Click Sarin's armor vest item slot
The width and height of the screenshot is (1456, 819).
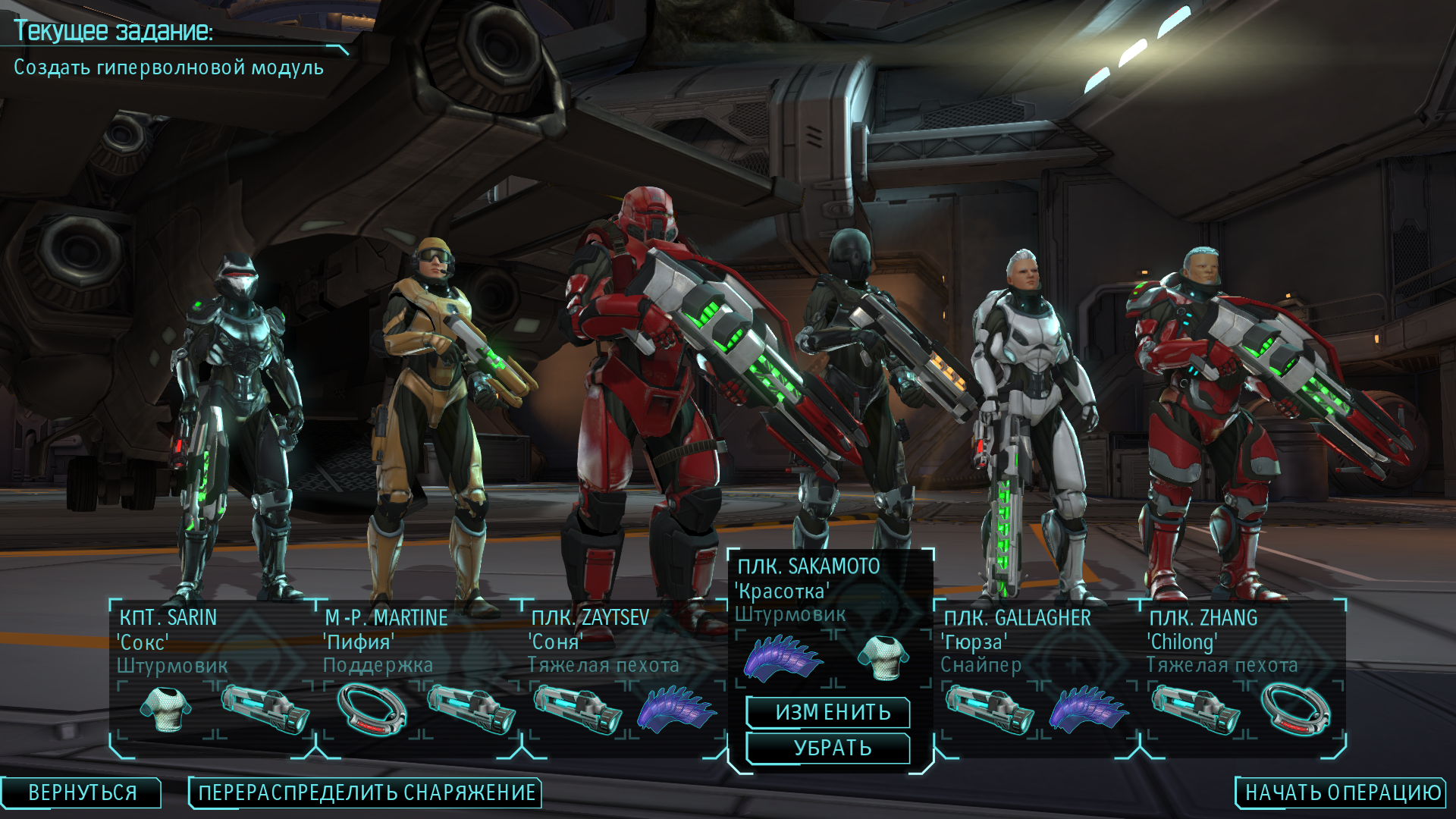167,709
